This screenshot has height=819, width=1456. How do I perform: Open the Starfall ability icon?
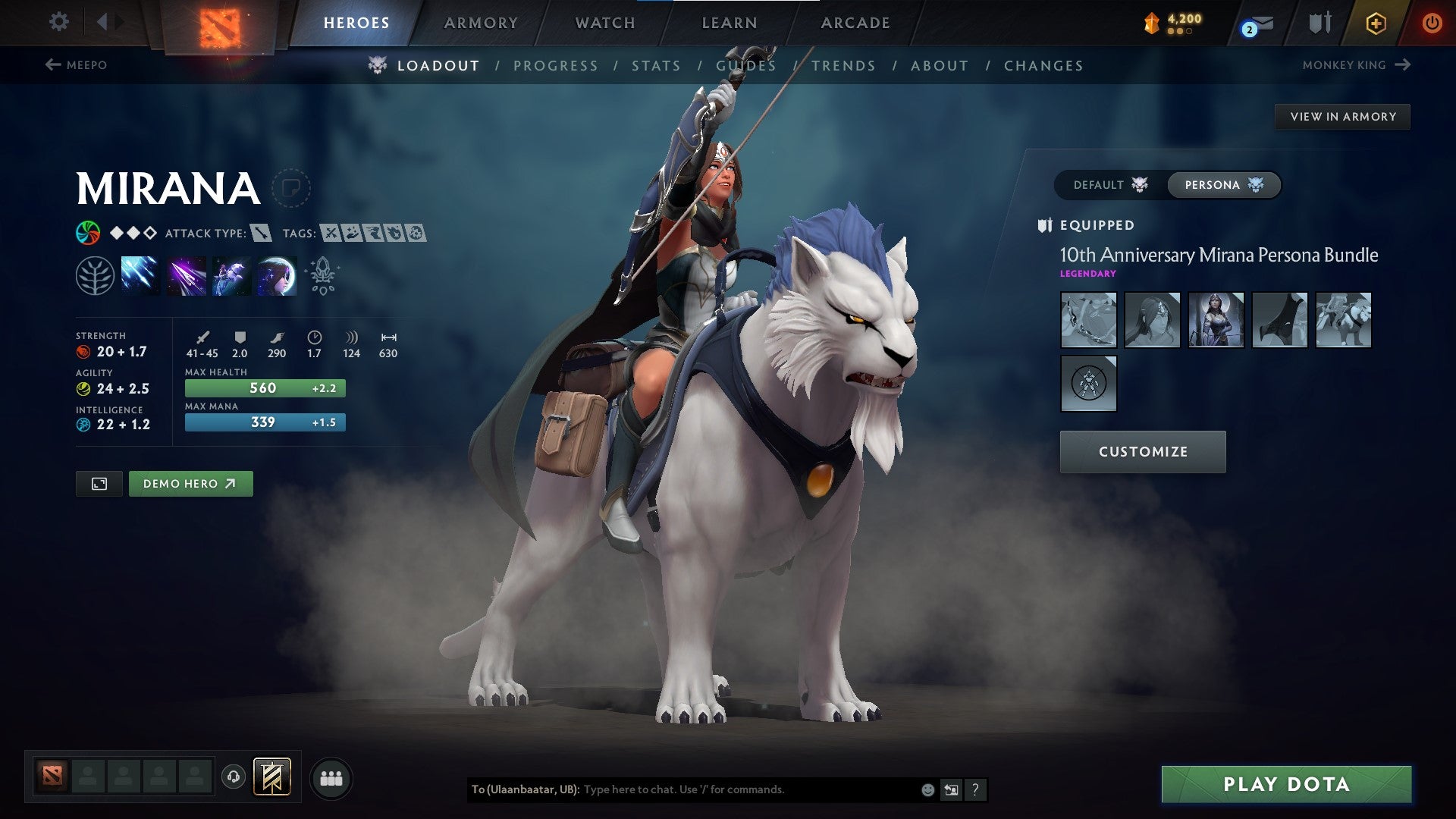pyautogui.click(x=141, y=275)
